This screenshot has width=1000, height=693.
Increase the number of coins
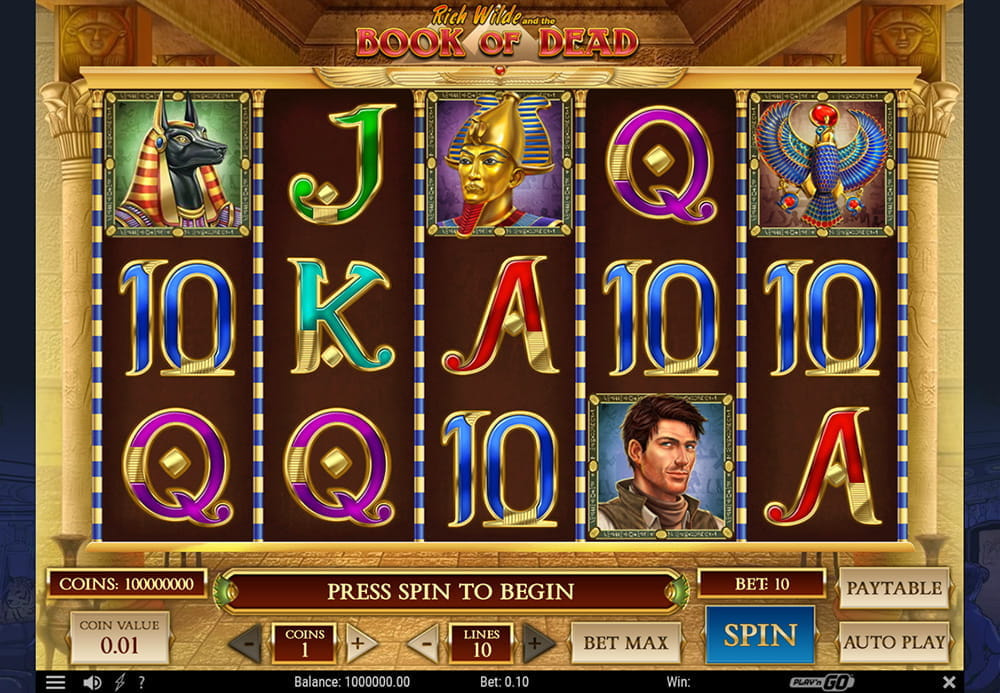click(x=362, y=642)
